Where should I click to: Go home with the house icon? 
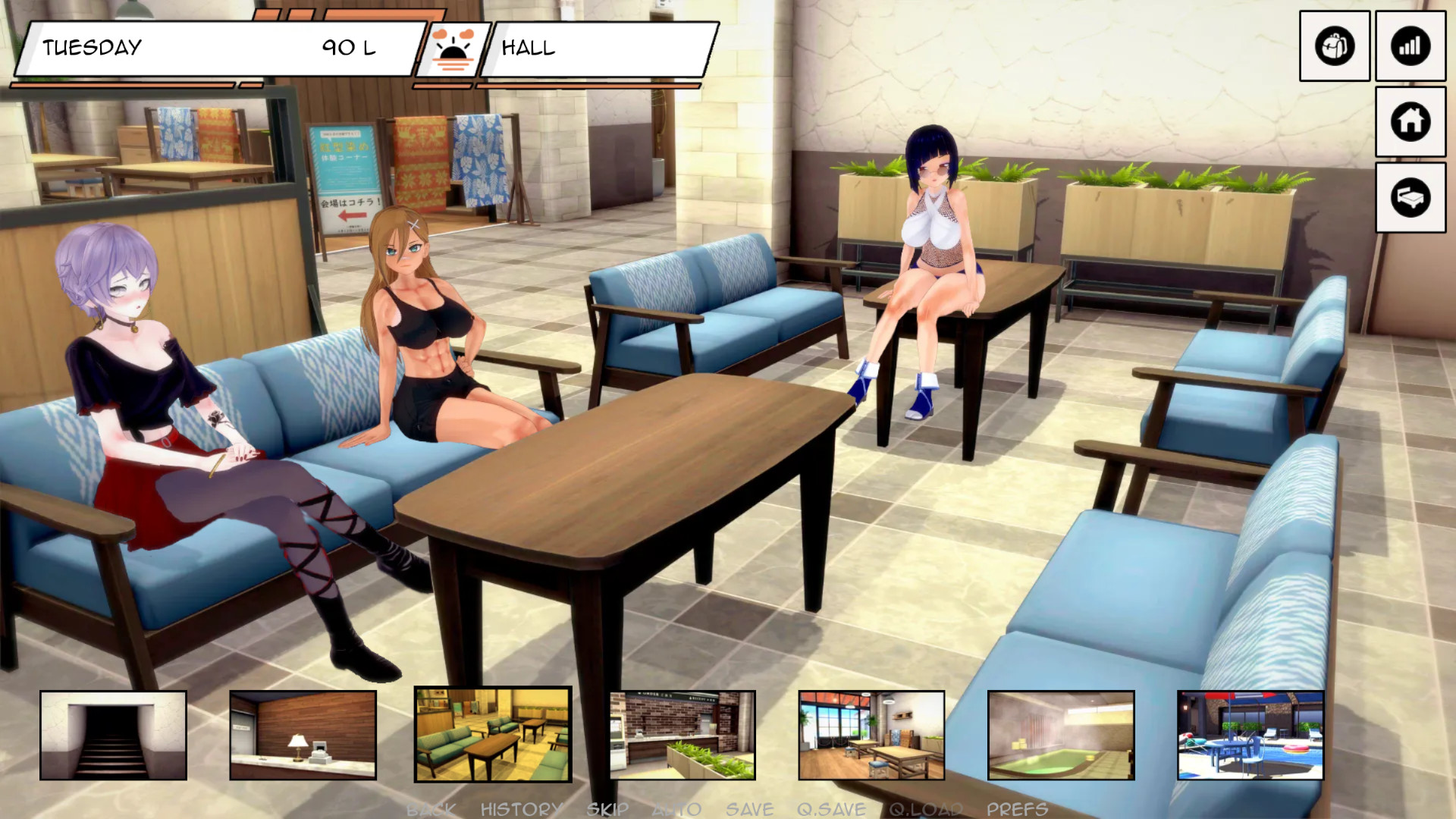pos(1410,121)
